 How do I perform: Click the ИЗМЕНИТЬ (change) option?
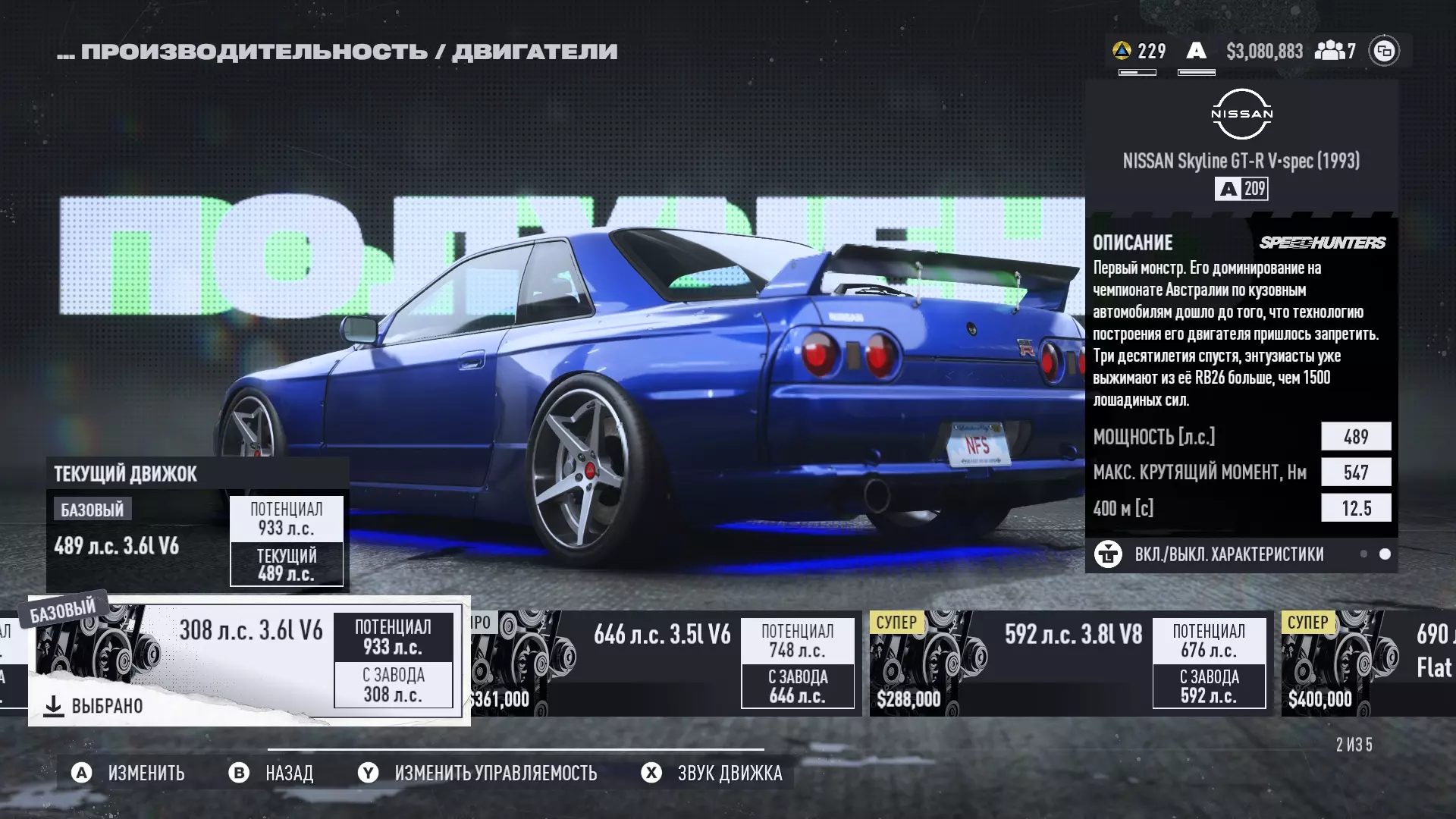click(x=128, y=773)
